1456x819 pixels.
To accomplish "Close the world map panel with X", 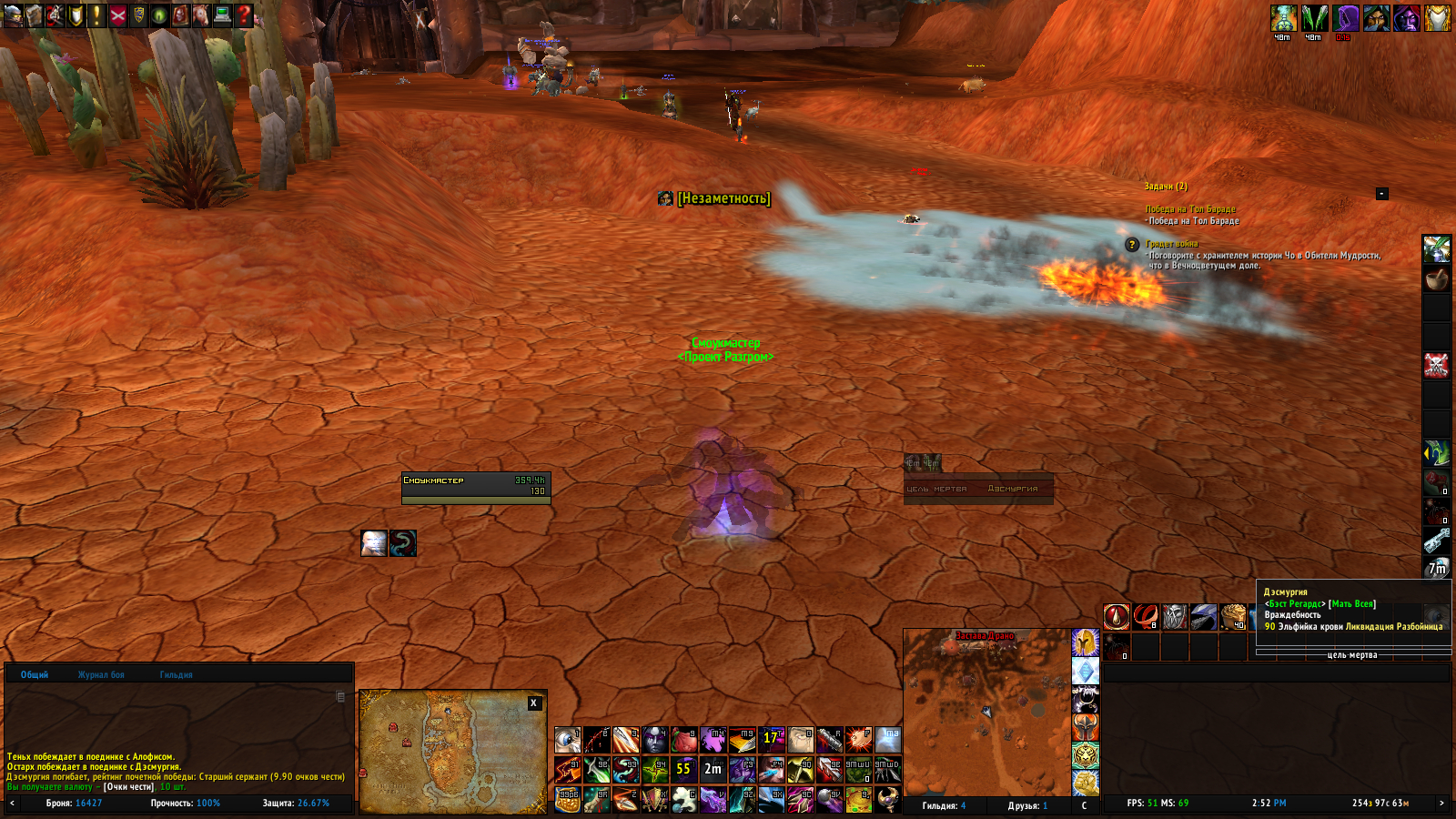I will tap(534, 703).
